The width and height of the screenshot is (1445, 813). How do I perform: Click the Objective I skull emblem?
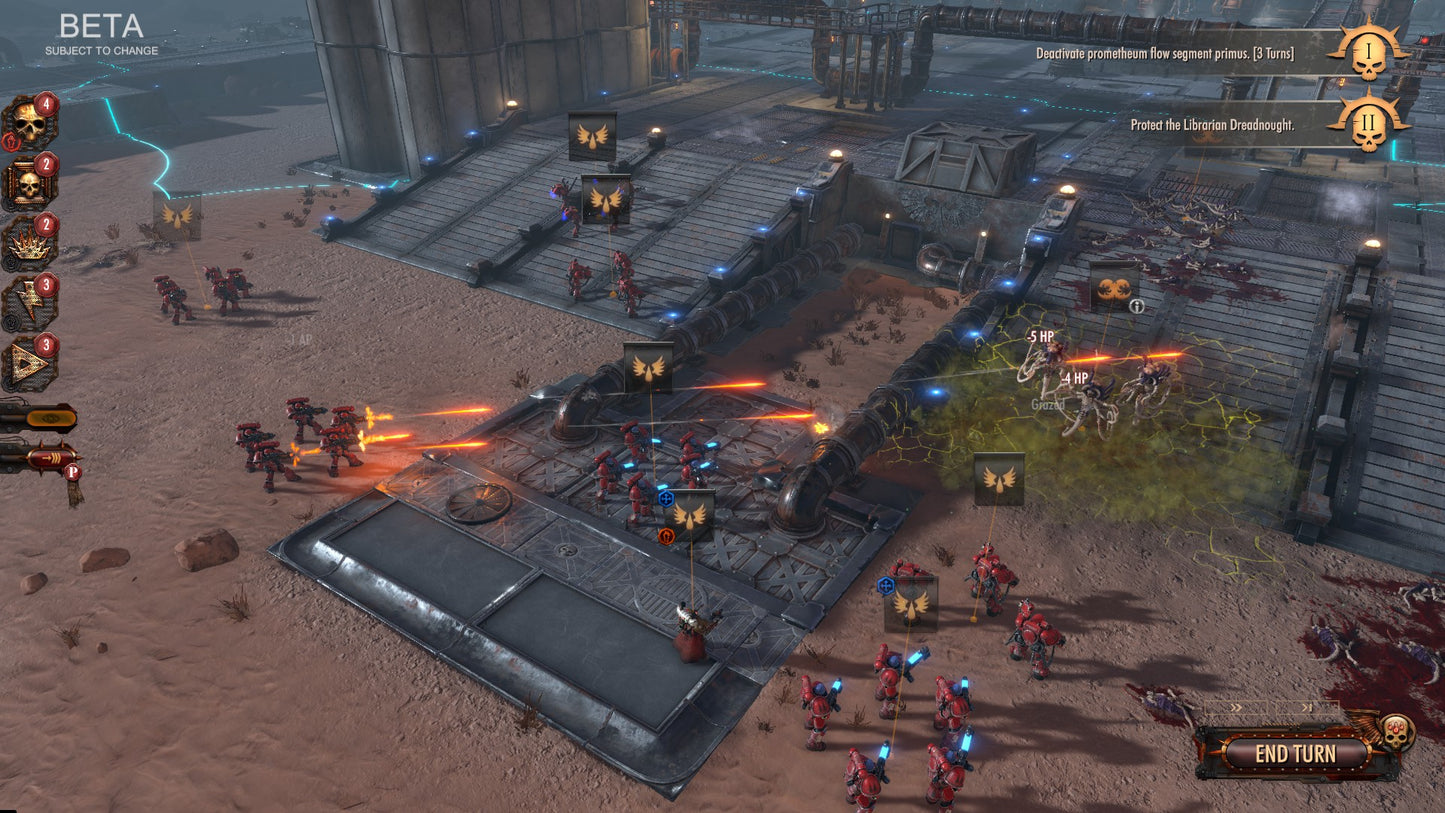pyautogui.click(x=1371, y=57)
